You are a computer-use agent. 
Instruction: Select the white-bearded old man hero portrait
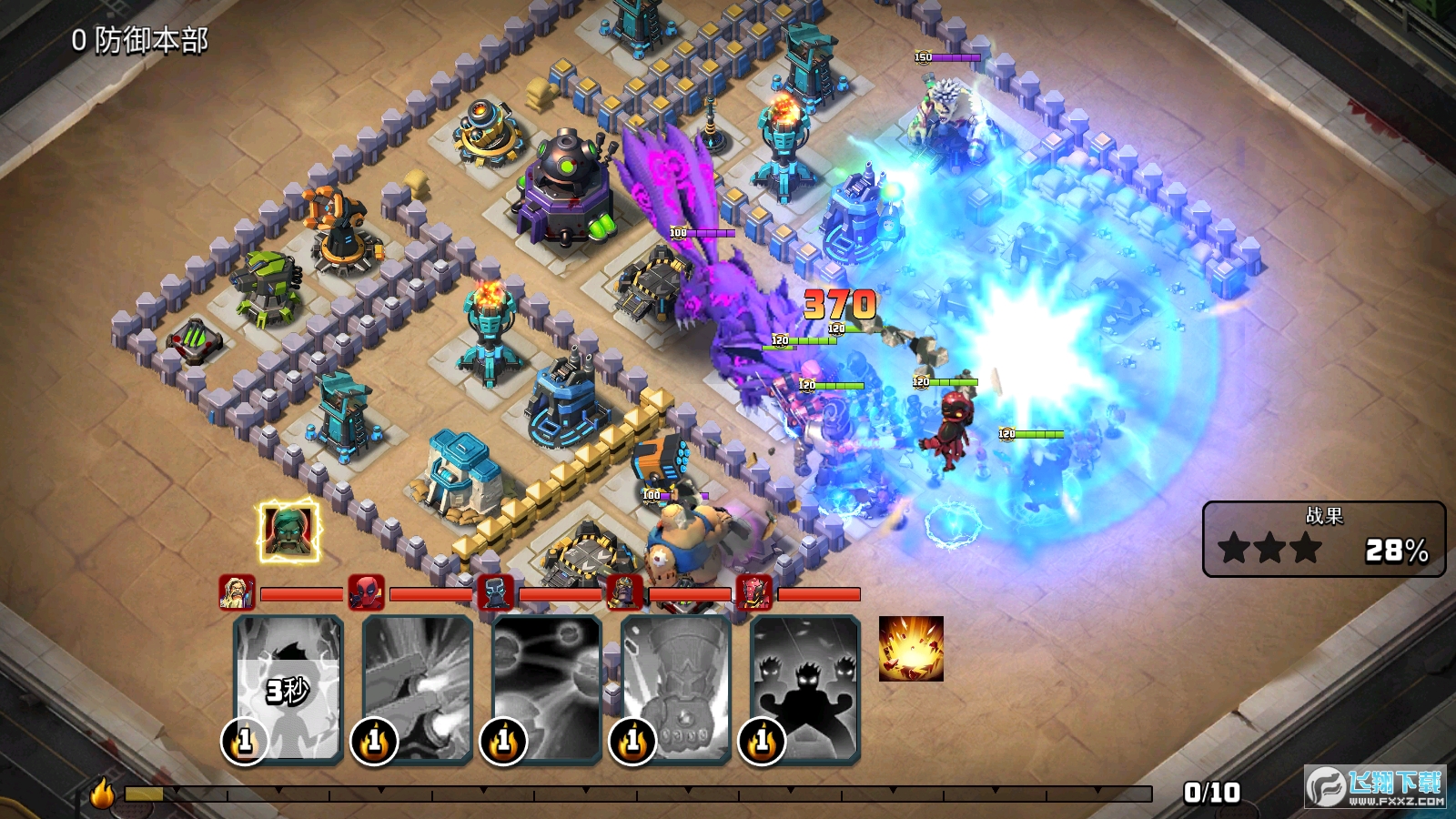click(x=237, y=592)
